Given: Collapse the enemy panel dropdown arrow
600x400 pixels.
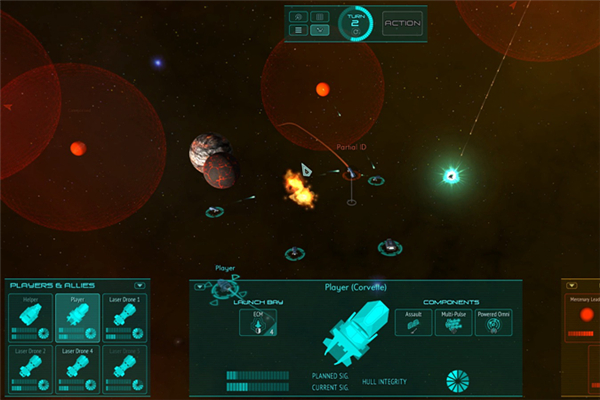Looking at the screenshot, I should pos(573,285).
